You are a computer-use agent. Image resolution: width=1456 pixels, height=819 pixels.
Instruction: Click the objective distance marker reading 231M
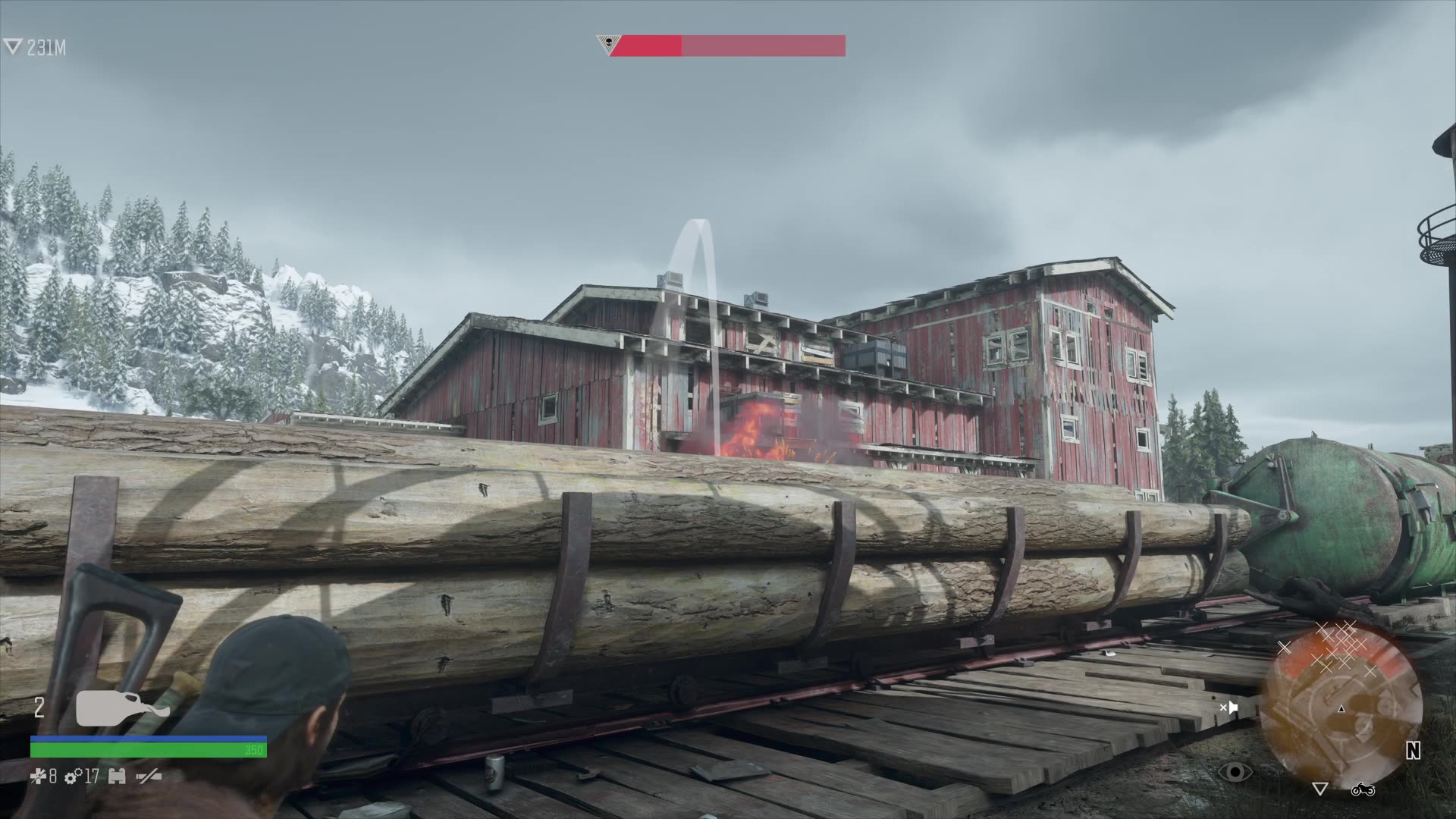click(x=36, y=49)
